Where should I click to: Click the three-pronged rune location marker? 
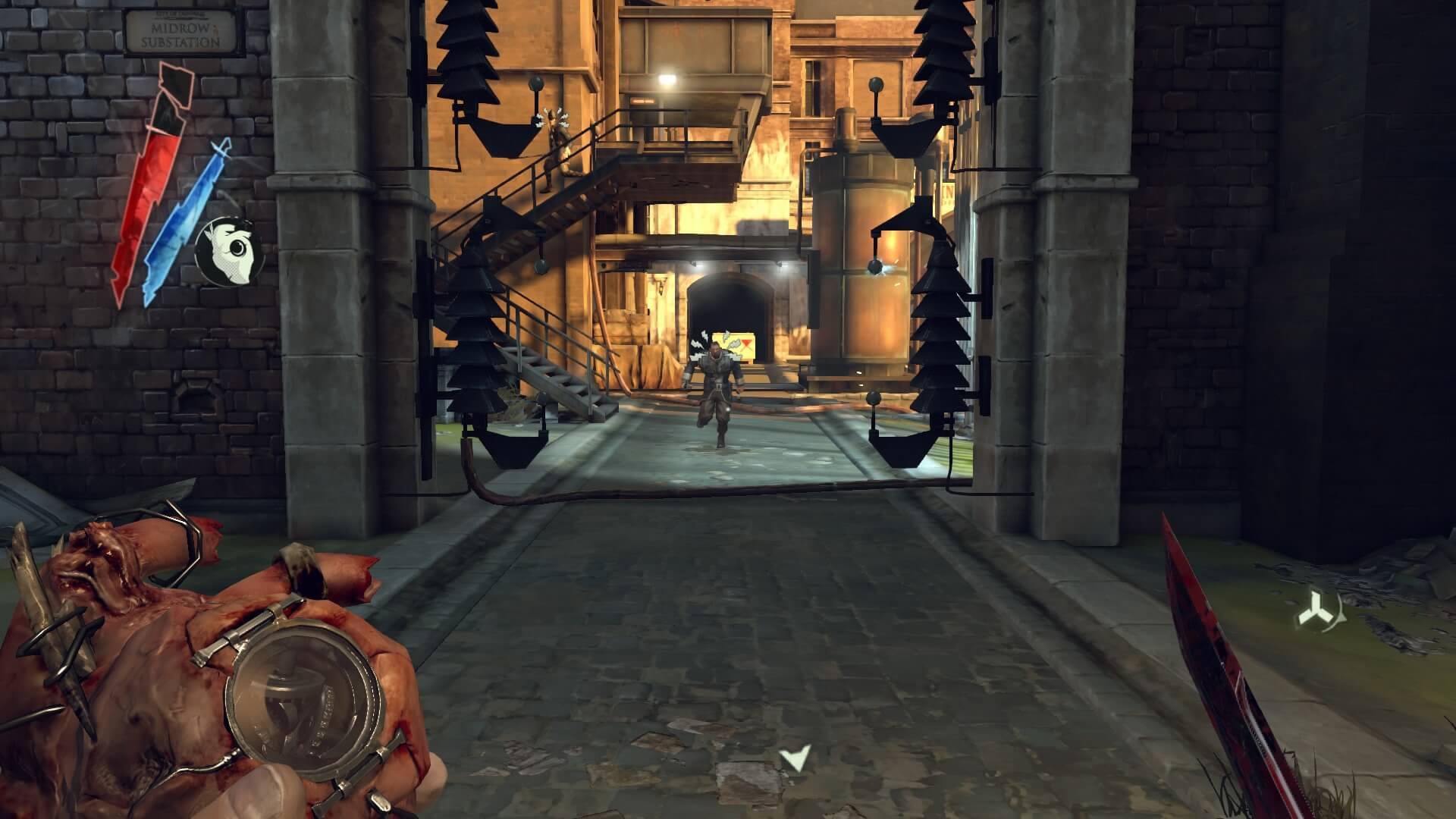click(x=1316, y=610)
